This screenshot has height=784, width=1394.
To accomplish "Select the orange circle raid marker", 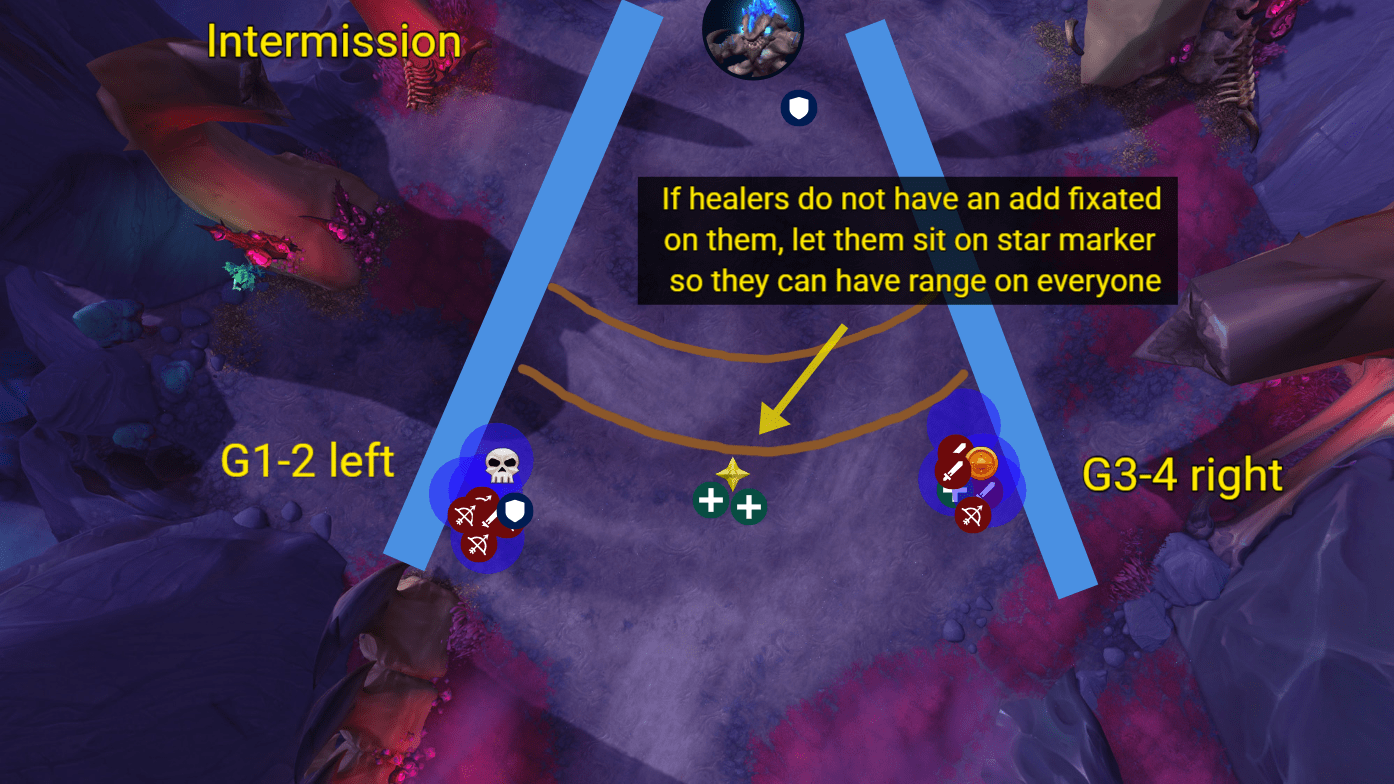I will point(982,463).
